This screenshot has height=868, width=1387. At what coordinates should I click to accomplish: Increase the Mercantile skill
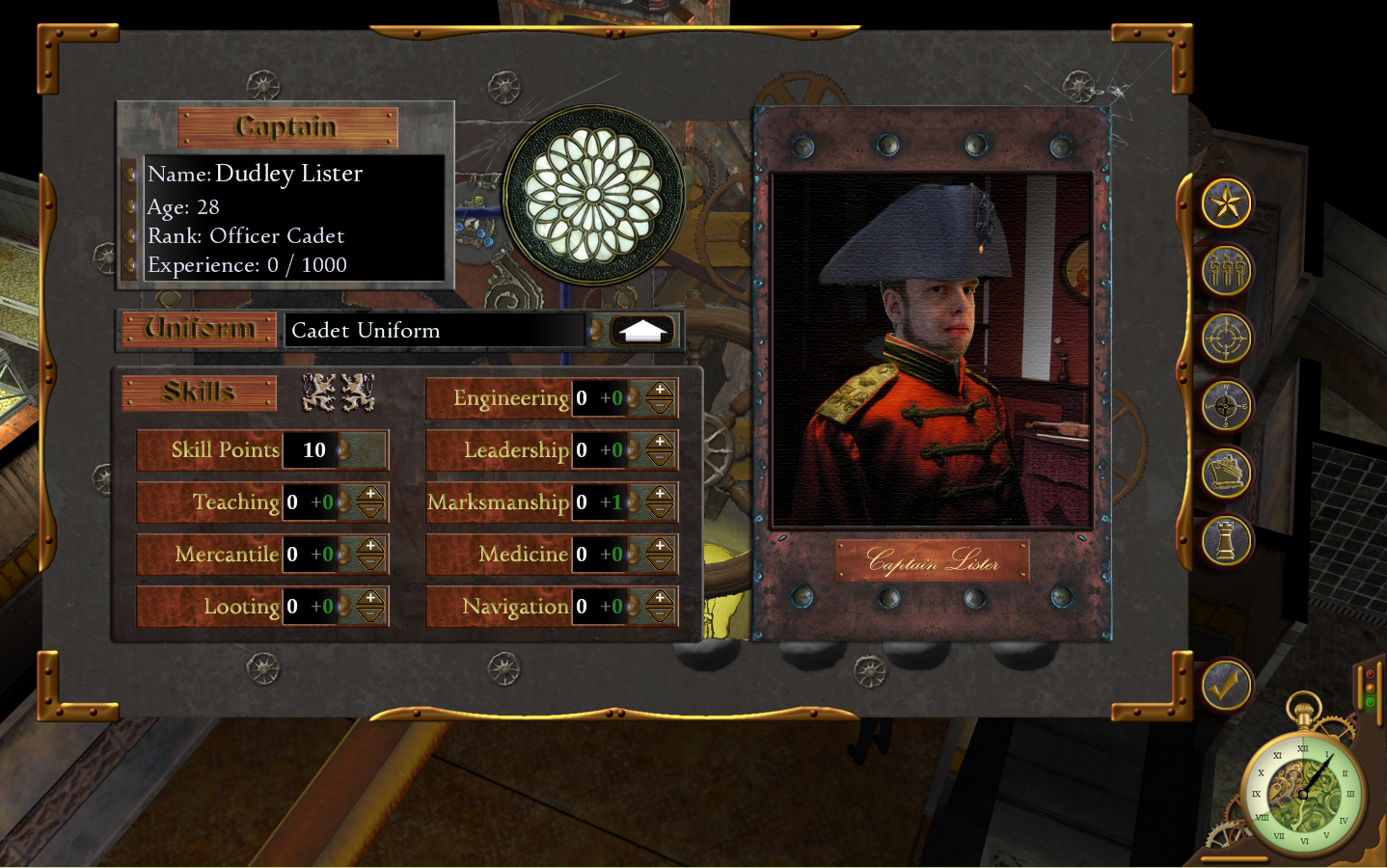coord(370,547)
